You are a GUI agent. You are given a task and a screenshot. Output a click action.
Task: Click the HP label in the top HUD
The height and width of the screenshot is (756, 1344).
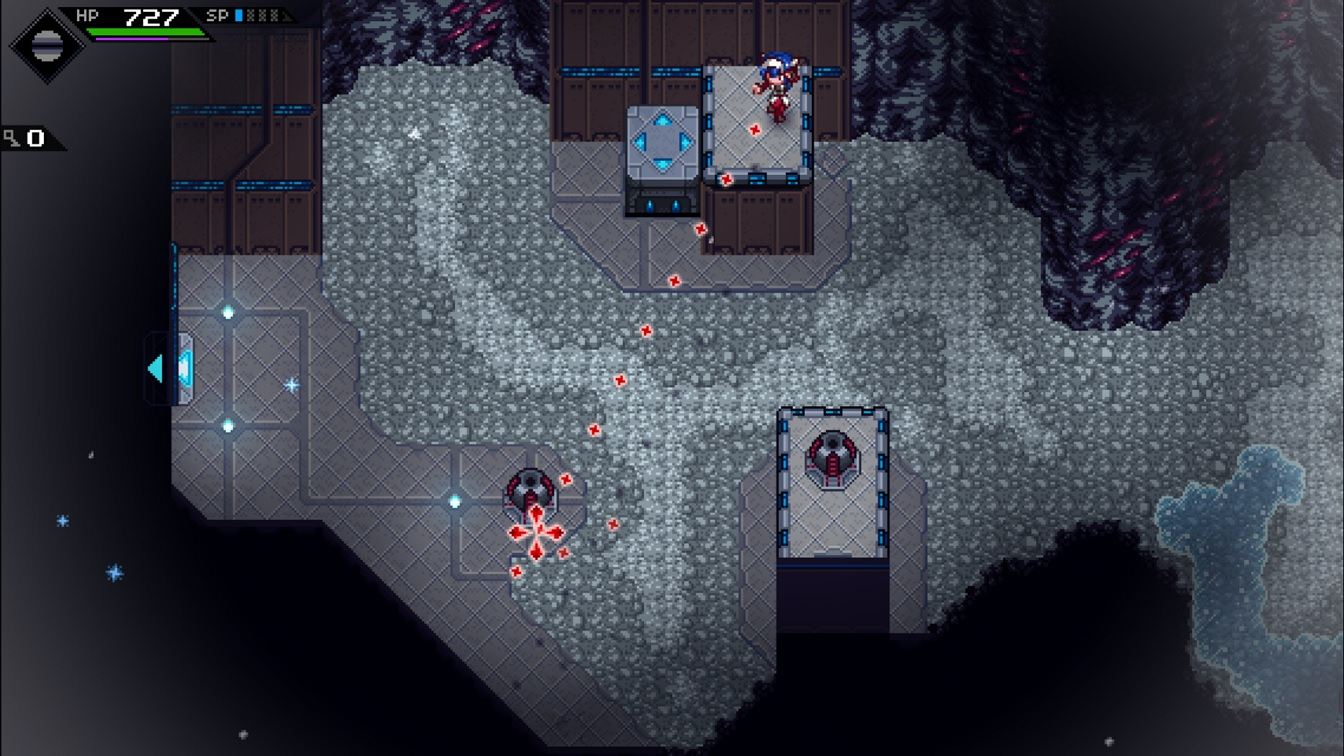click(x=87, y=14)
